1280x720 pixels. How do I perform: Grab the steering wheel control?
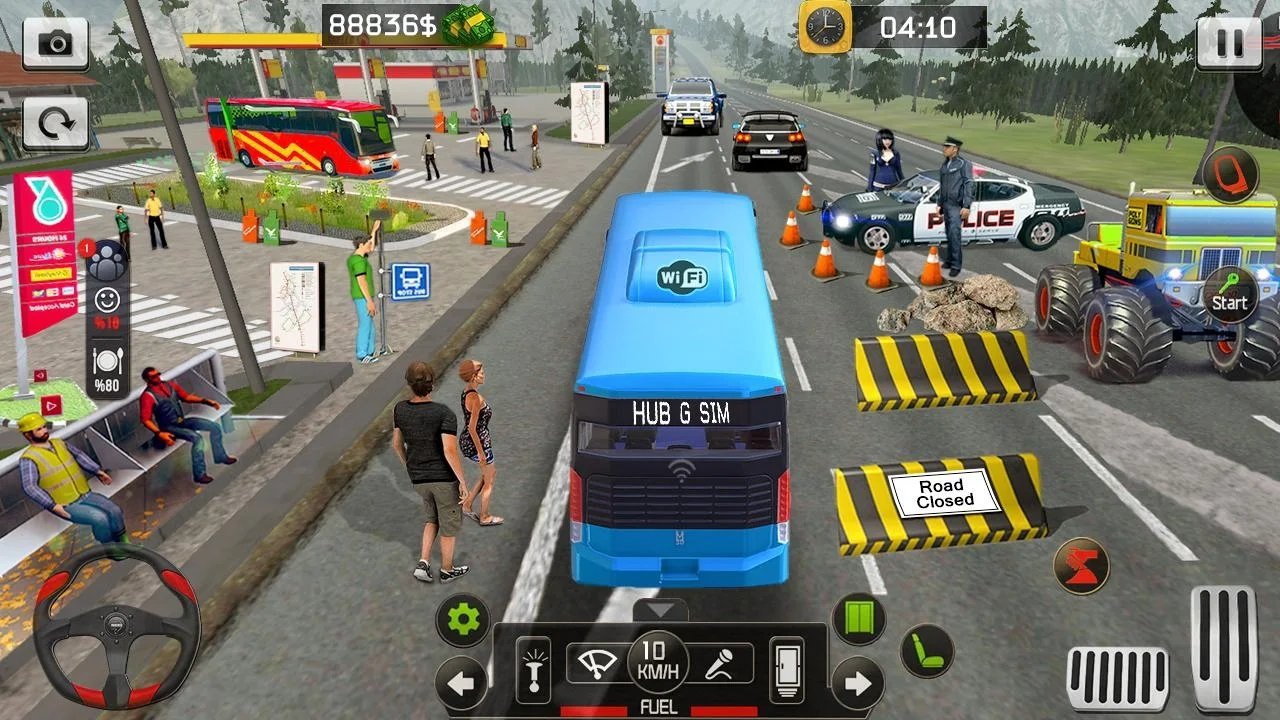(x=116, y=627)
